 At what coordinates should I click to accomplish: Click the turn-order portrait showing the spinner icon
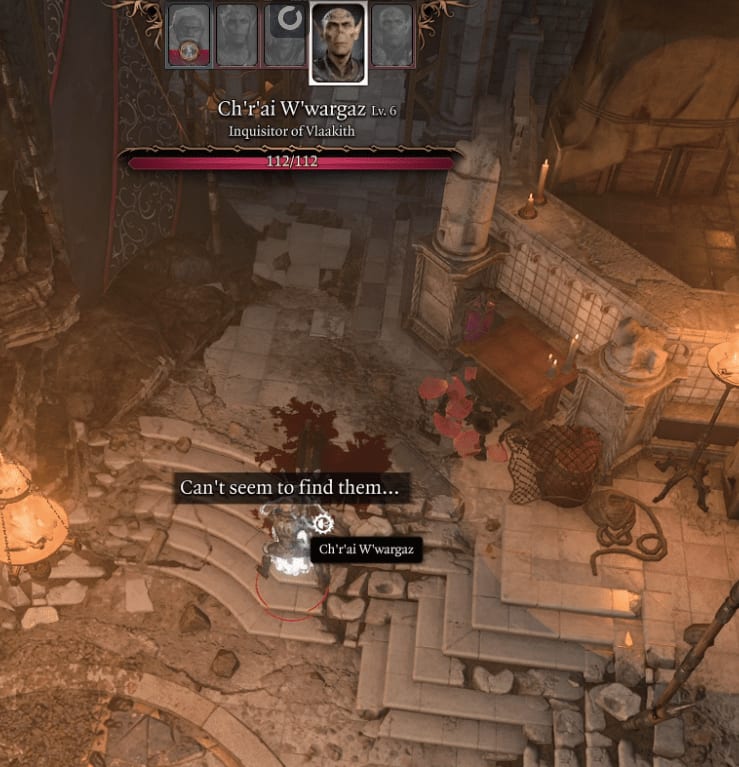pos(286,34)
